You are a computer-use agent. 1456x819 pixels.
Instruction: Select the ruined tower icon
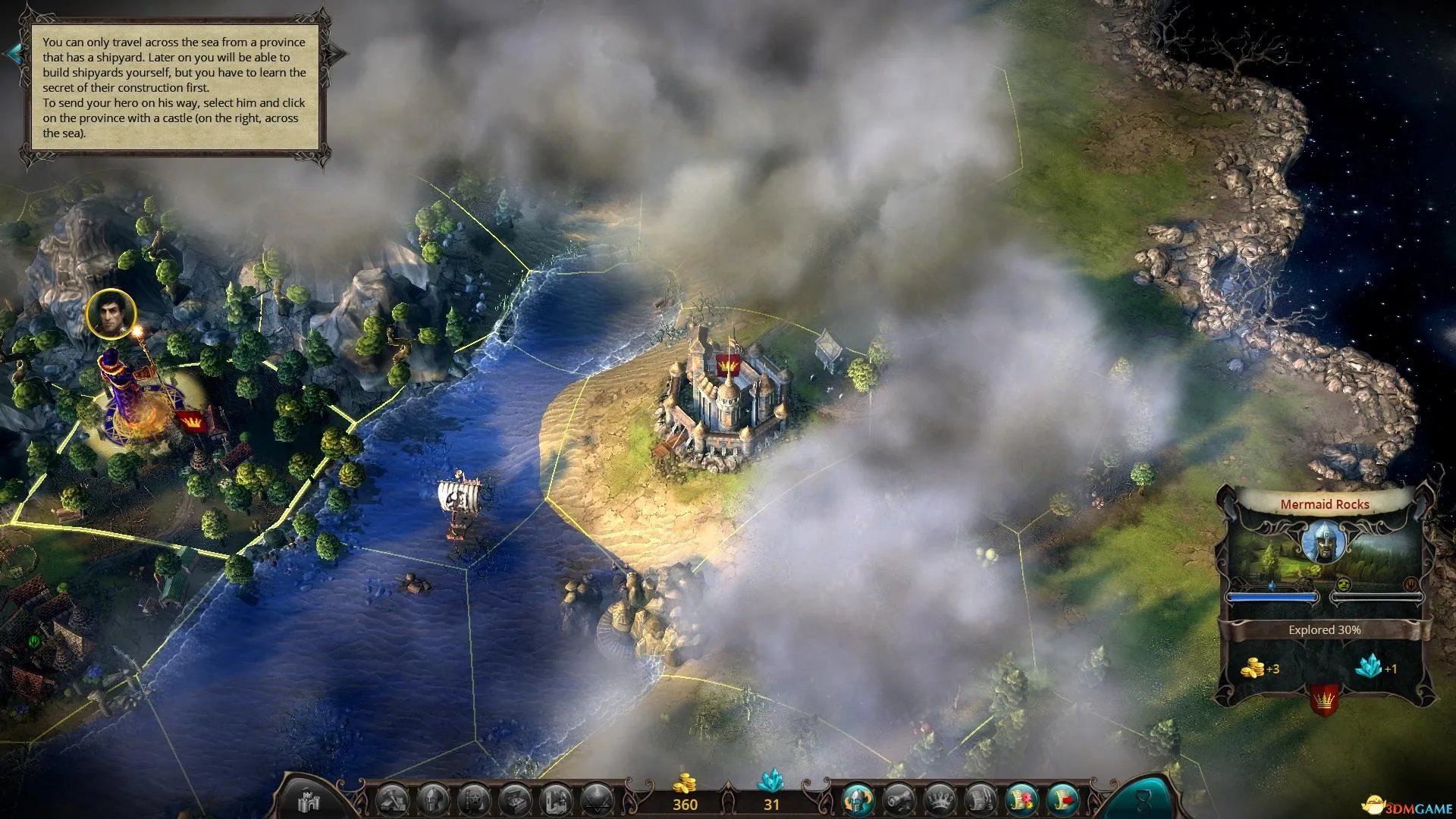557,799
